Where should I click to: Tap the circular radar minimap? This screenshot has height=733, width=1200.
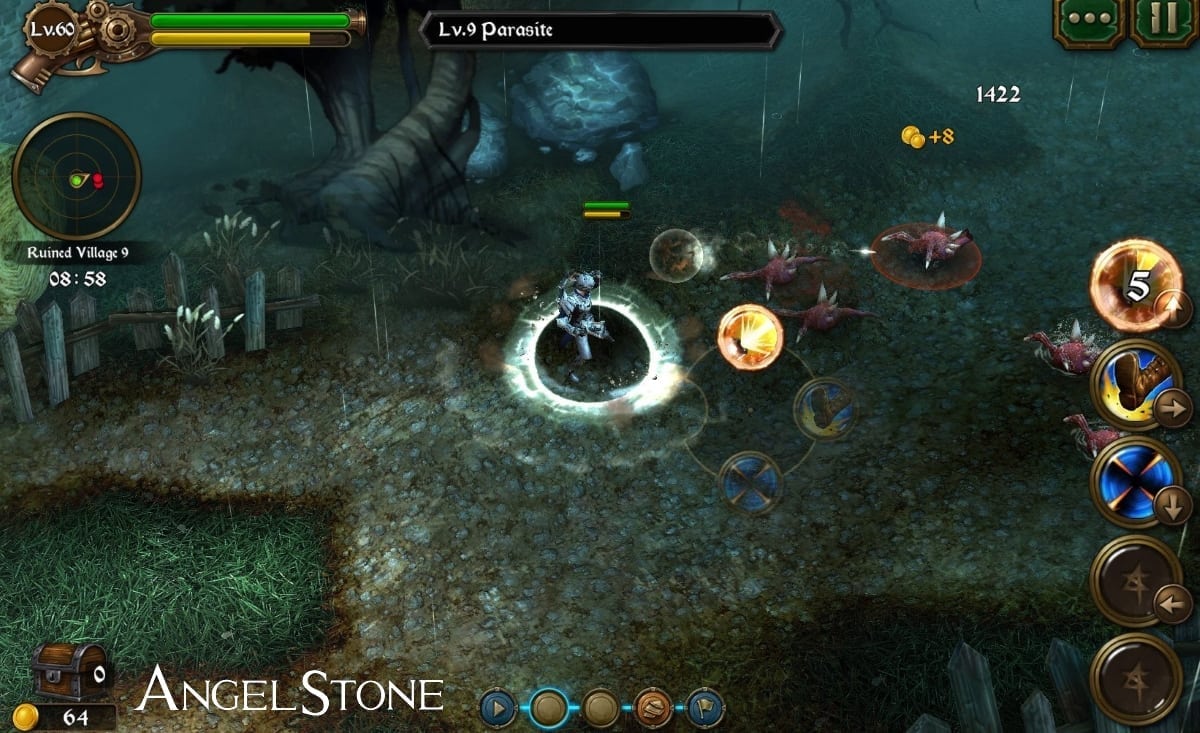coord(76,177)
